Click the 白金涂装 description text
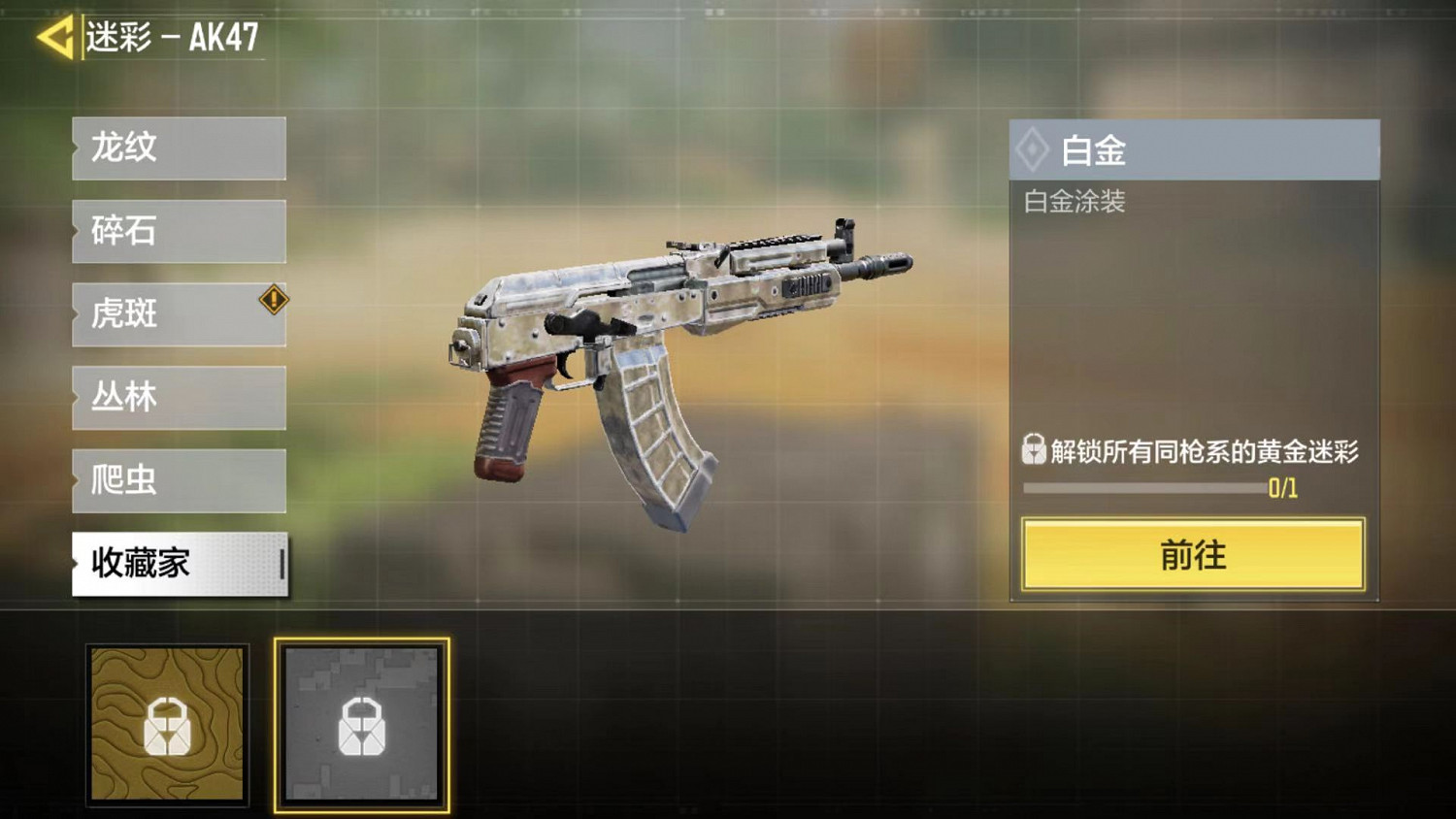Image resolution: width=1456 pixels, height=819 pixels. (x=1073, y=203)
